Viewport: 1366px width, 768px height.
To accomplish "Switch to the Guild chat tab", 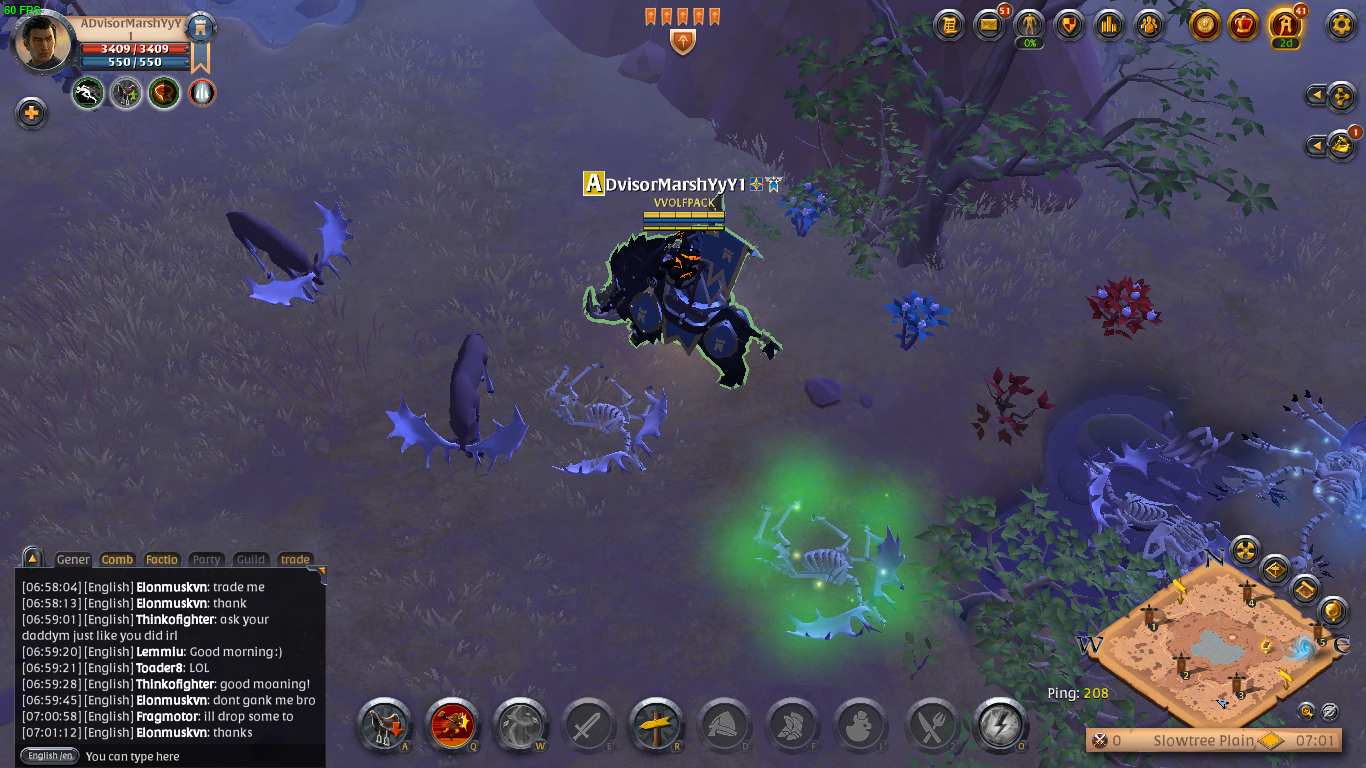I will click(250, 560).
